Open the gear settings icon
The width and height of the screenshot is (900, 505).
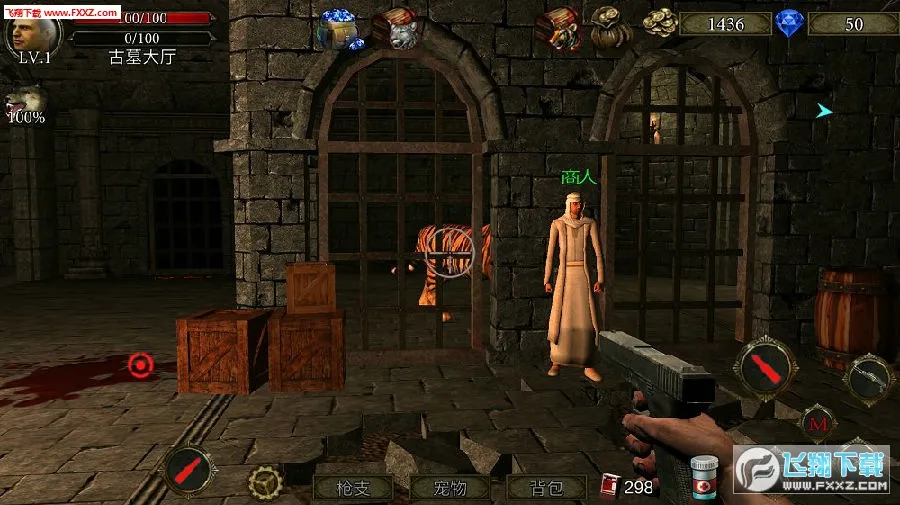(265, 484)
